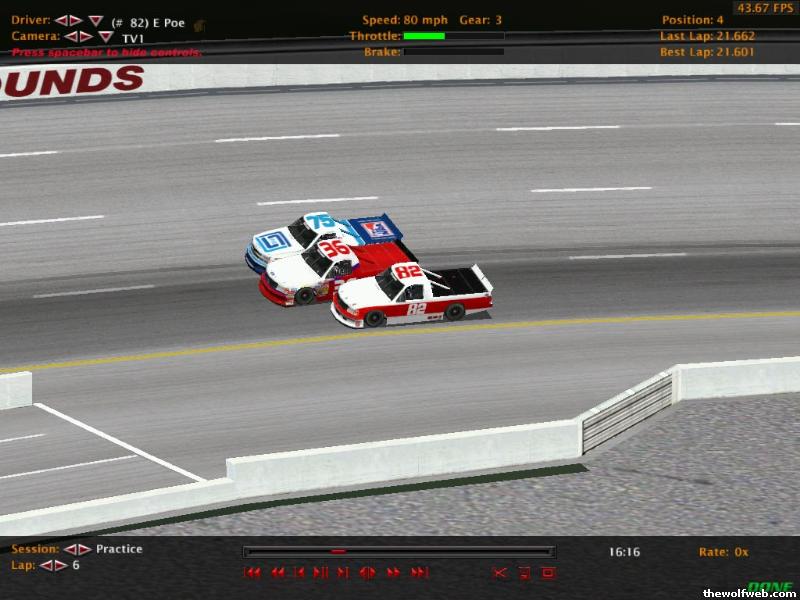This screenshot has height=600, width=800.
Task: Jump to the end of replay
Action: pyautogui.click(x=419, y=573)
